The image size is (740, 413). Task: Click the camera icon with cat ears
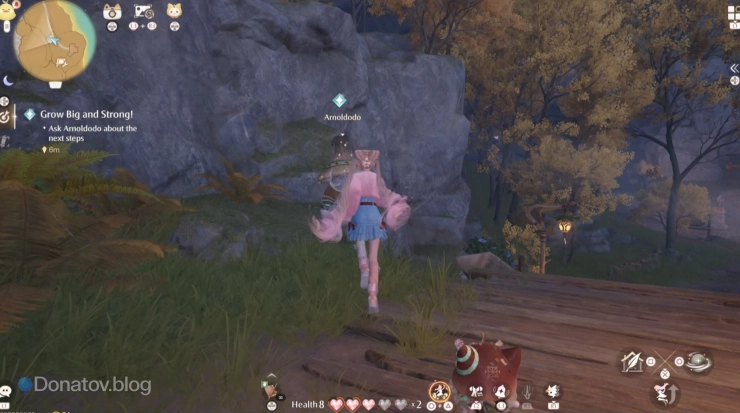coord(112,12)
